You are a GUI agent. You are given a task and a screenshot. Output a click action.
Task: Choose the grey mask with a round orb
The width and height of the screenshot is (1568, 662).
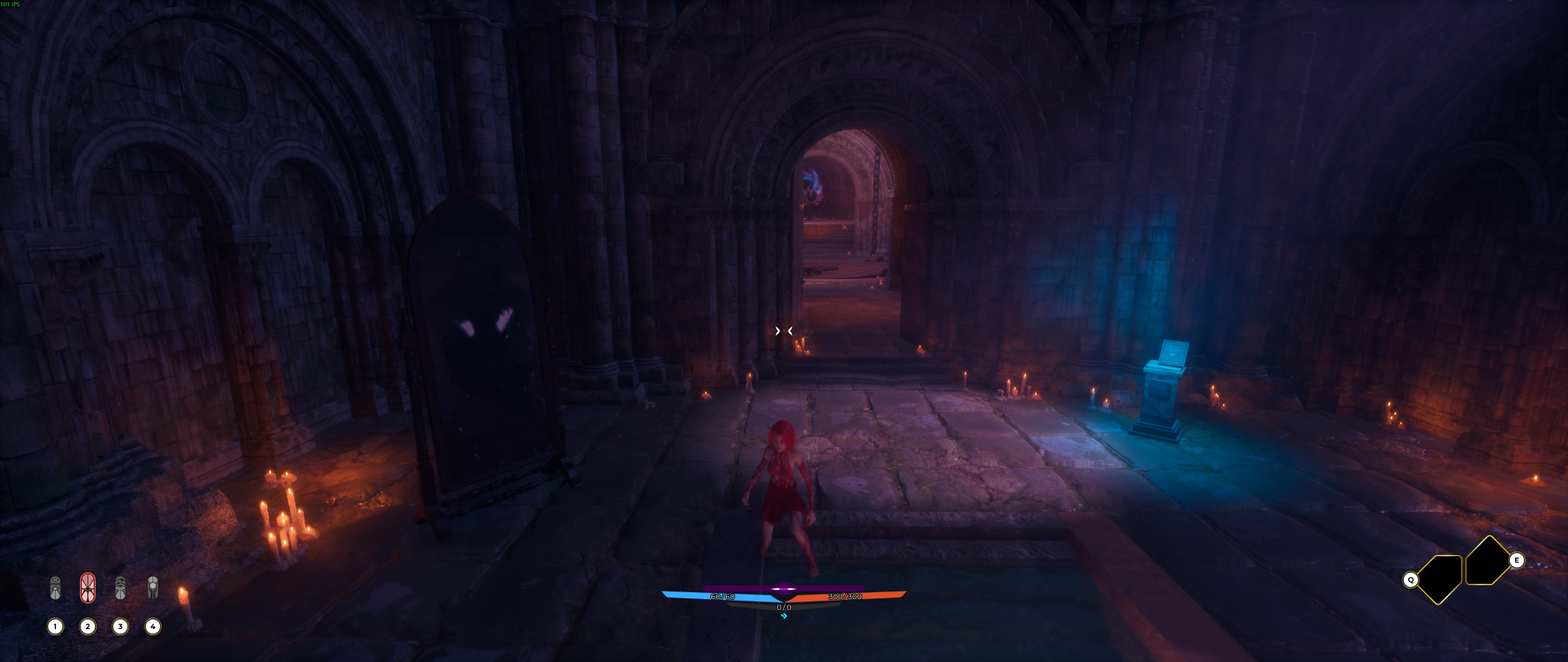click(153, 588)
